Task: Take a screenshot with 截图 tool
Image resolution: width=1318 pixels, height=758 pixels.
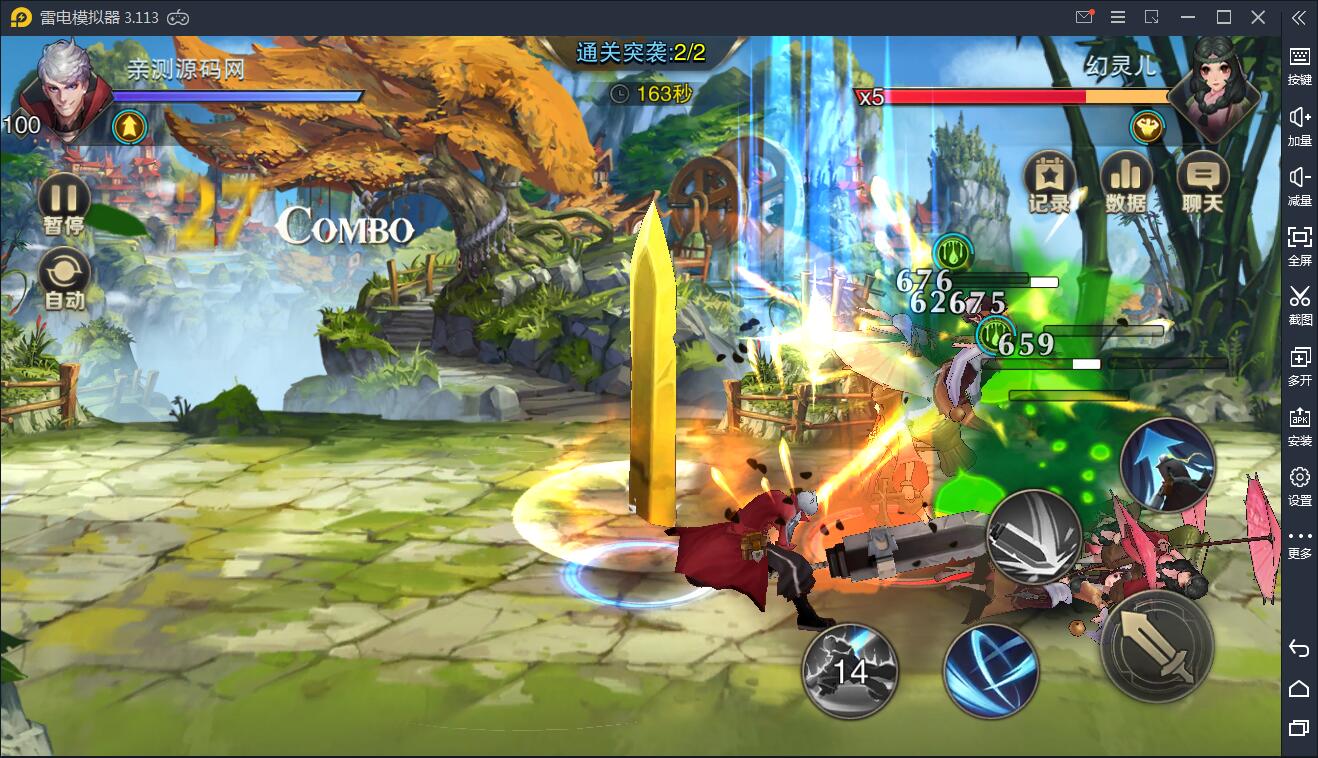Action: click(x=1299, y=304)
